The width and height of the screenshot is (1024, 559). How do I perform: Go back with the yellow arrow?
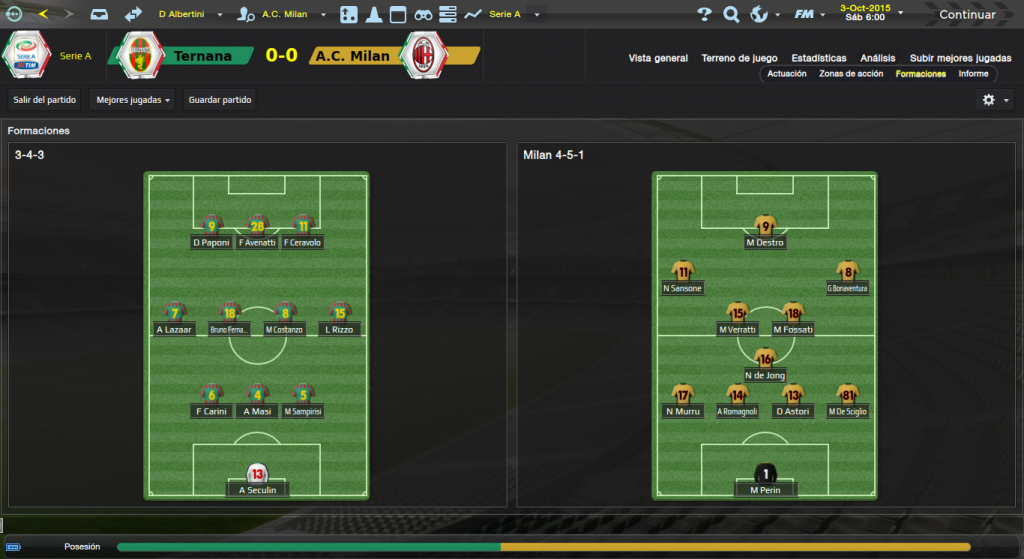(42, 14)
